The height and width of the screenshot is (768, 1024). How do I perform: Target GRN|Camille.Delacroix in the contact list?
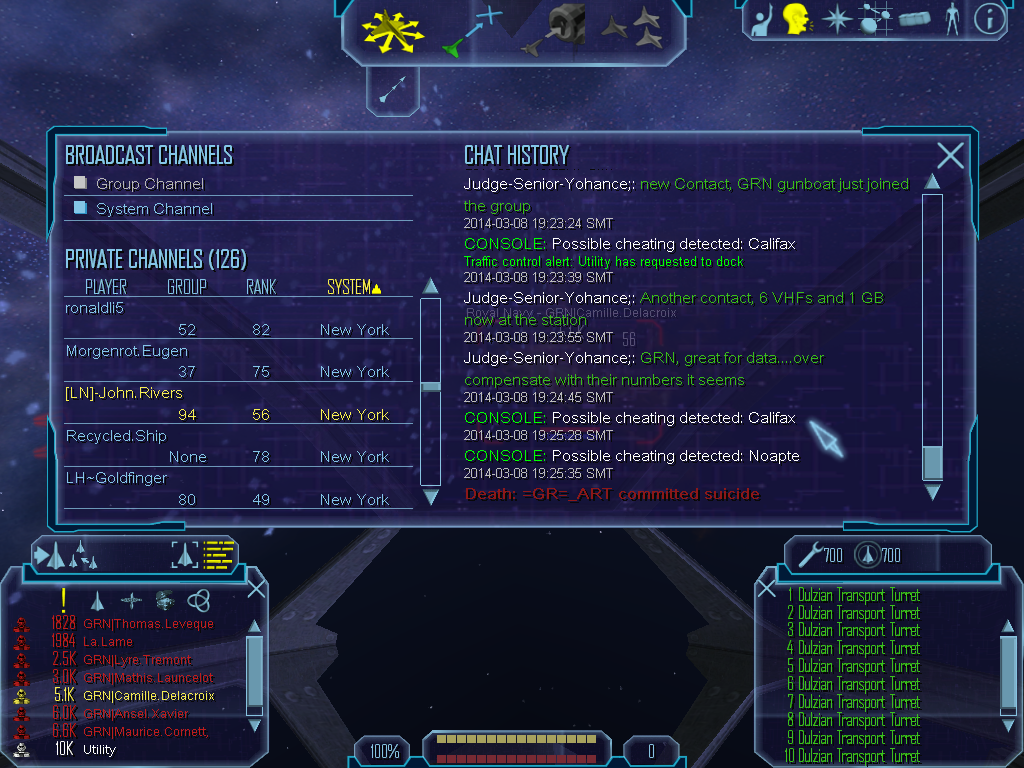tap(148, 696)
